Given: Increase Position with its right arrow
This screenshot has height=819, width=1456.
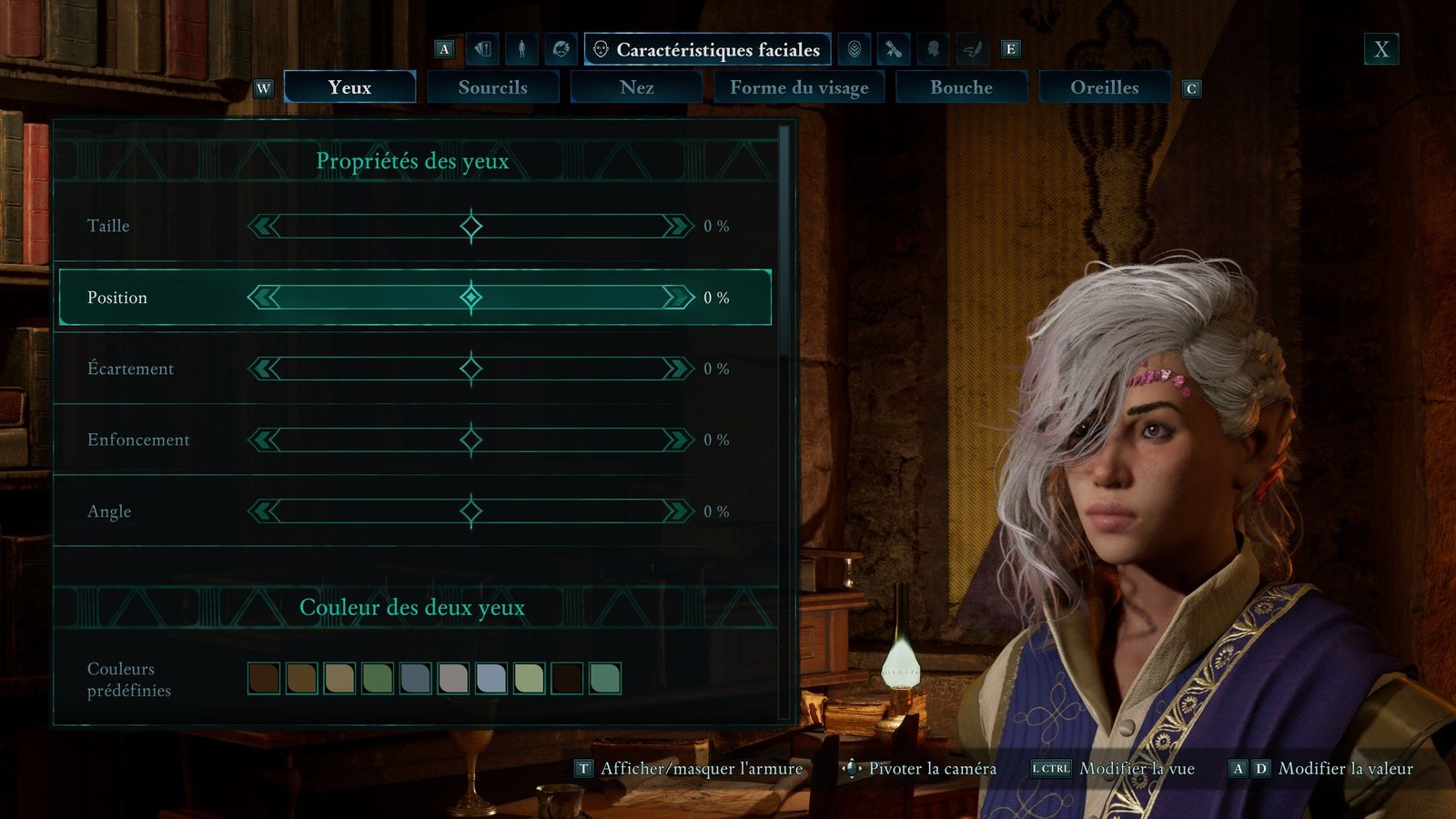Looking at the screenshot, I should [x=678, y=298].
